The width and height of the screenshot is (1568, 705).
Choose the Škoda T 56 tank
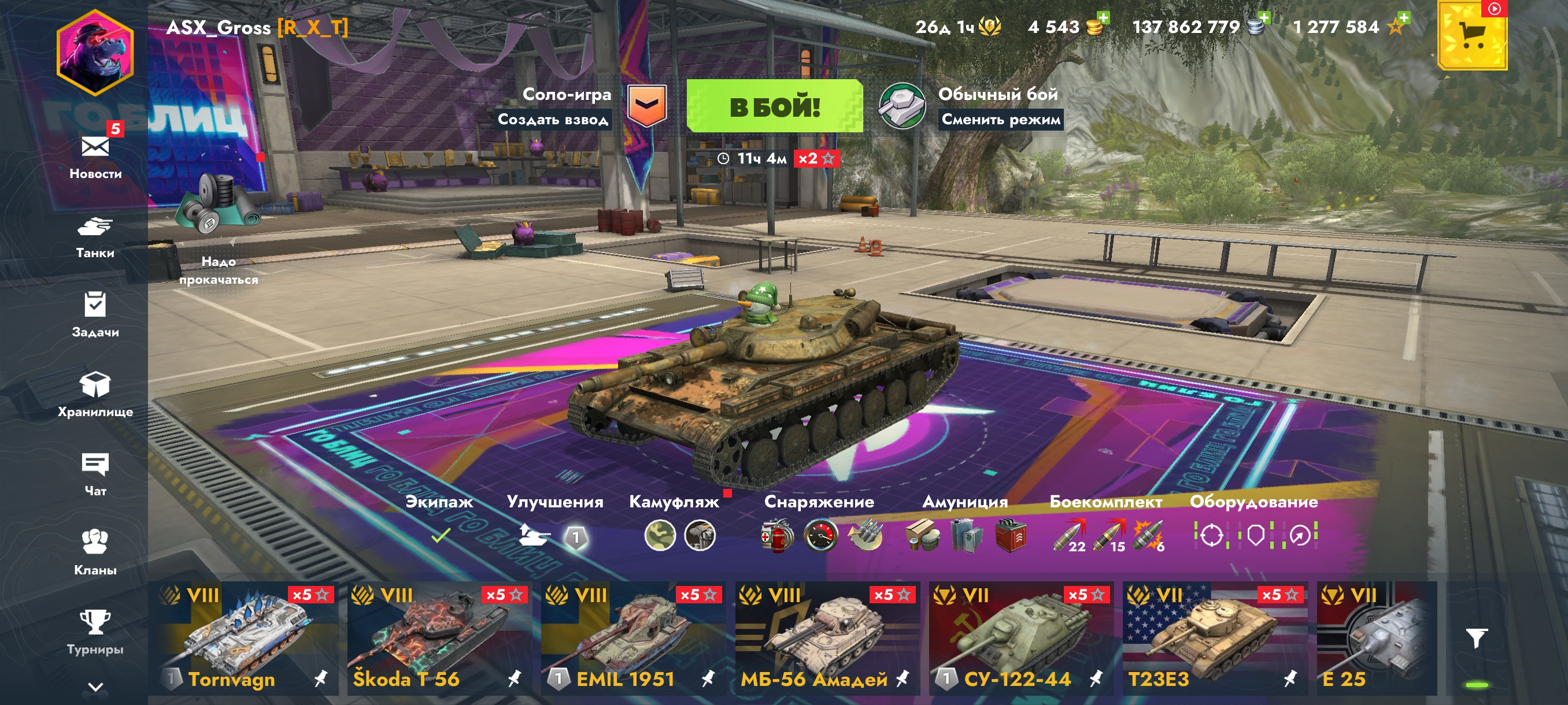click(x=438, y=637)
